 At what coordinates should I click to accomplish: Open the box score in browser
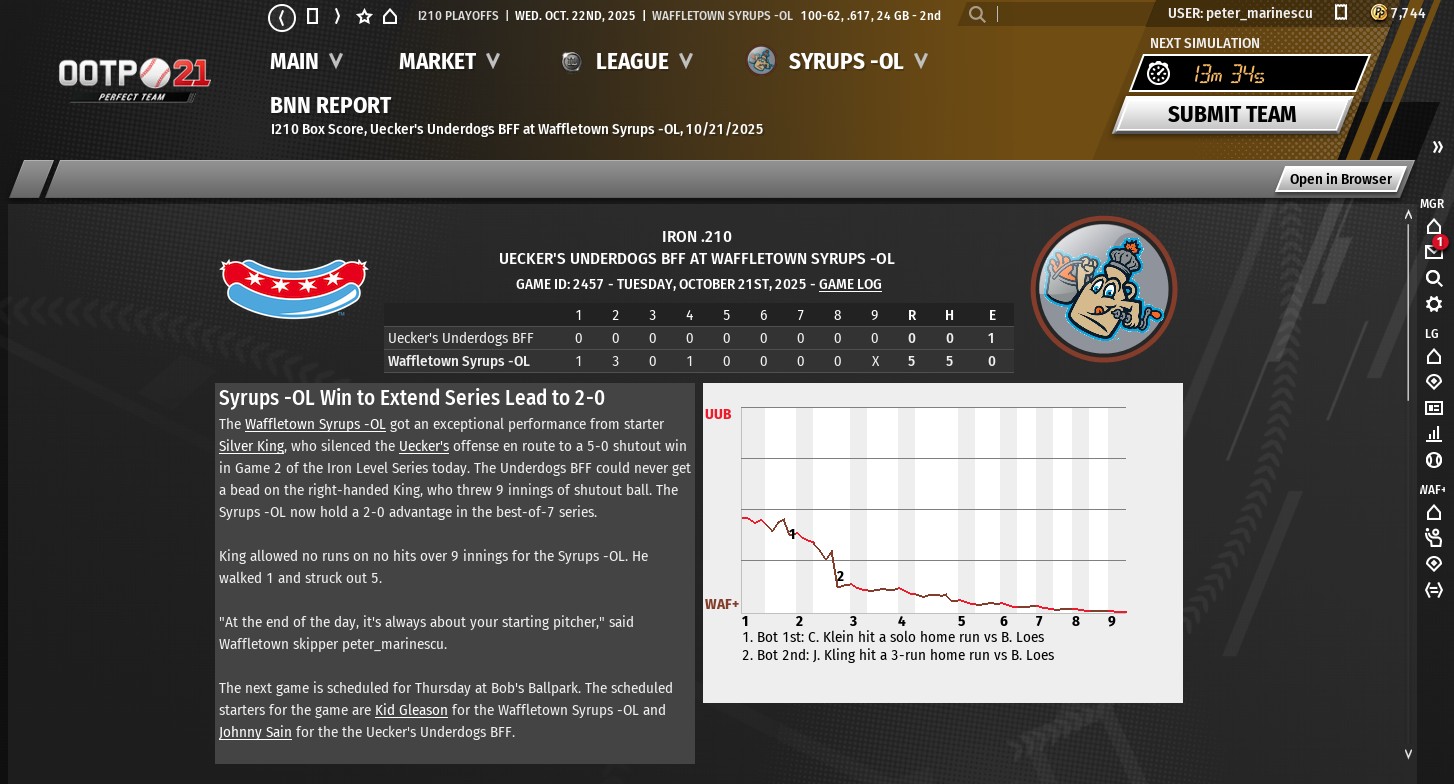pyautogui.click(x=1340, y=179)
